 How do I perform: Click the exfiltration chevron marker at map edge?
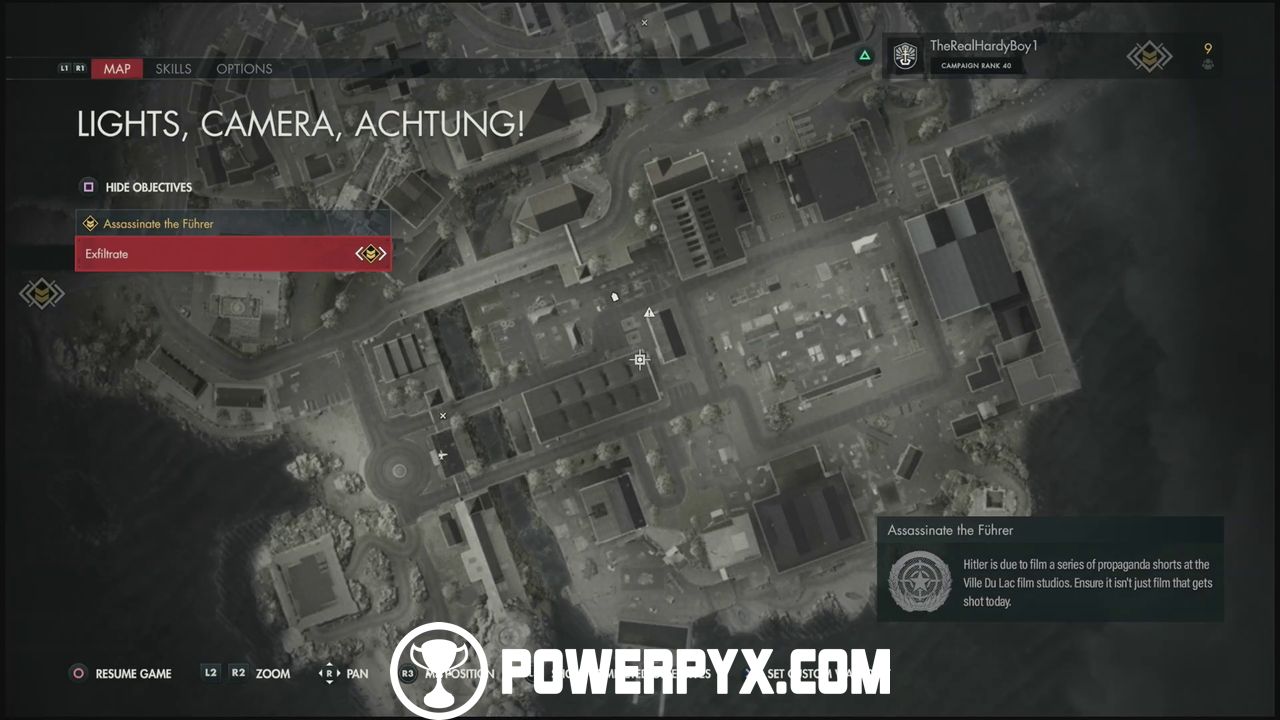coord(42,294)
